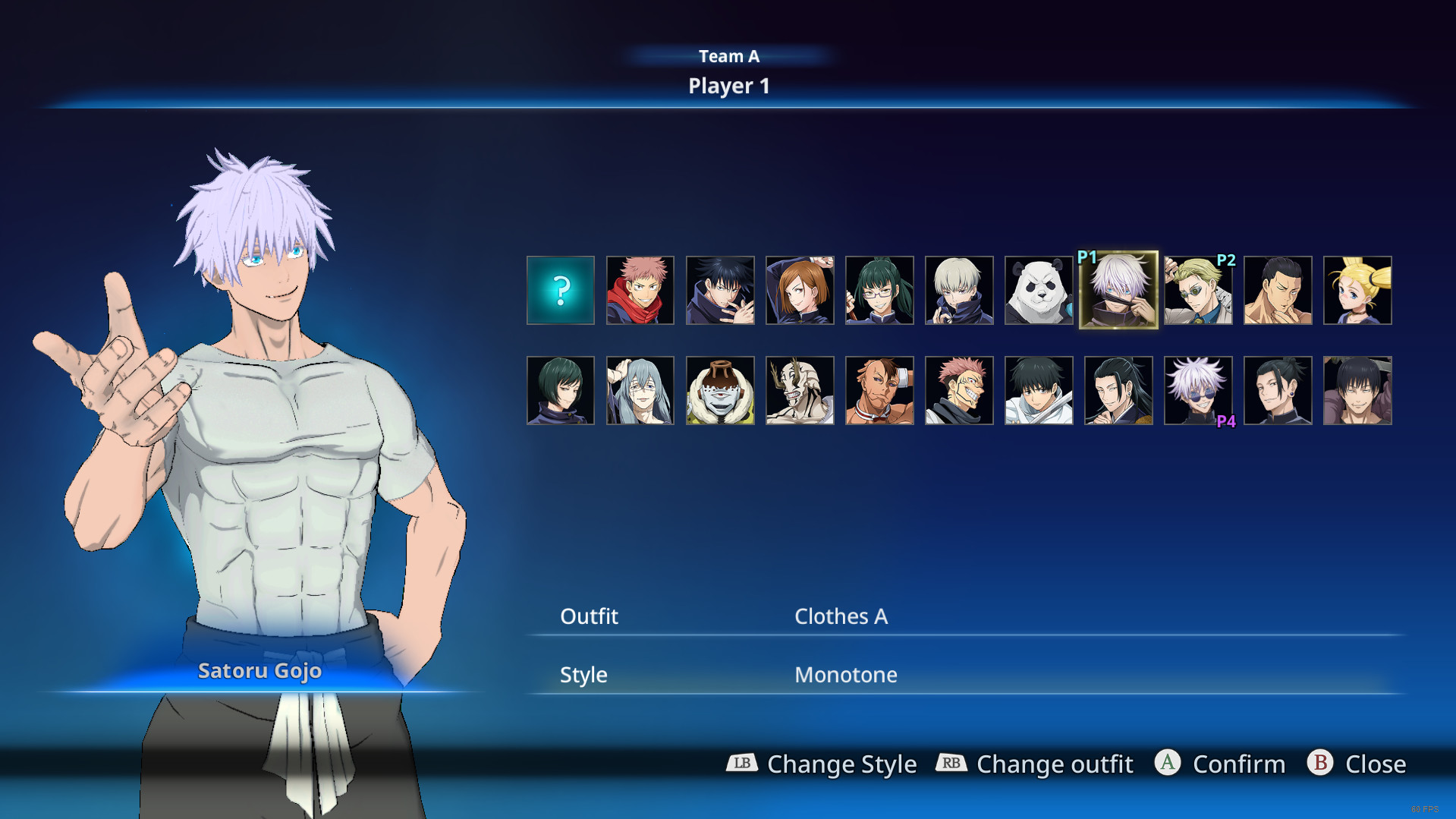Select Mahito's portrait
This screenshot has height=819, width=1456.
pos(640,391)
